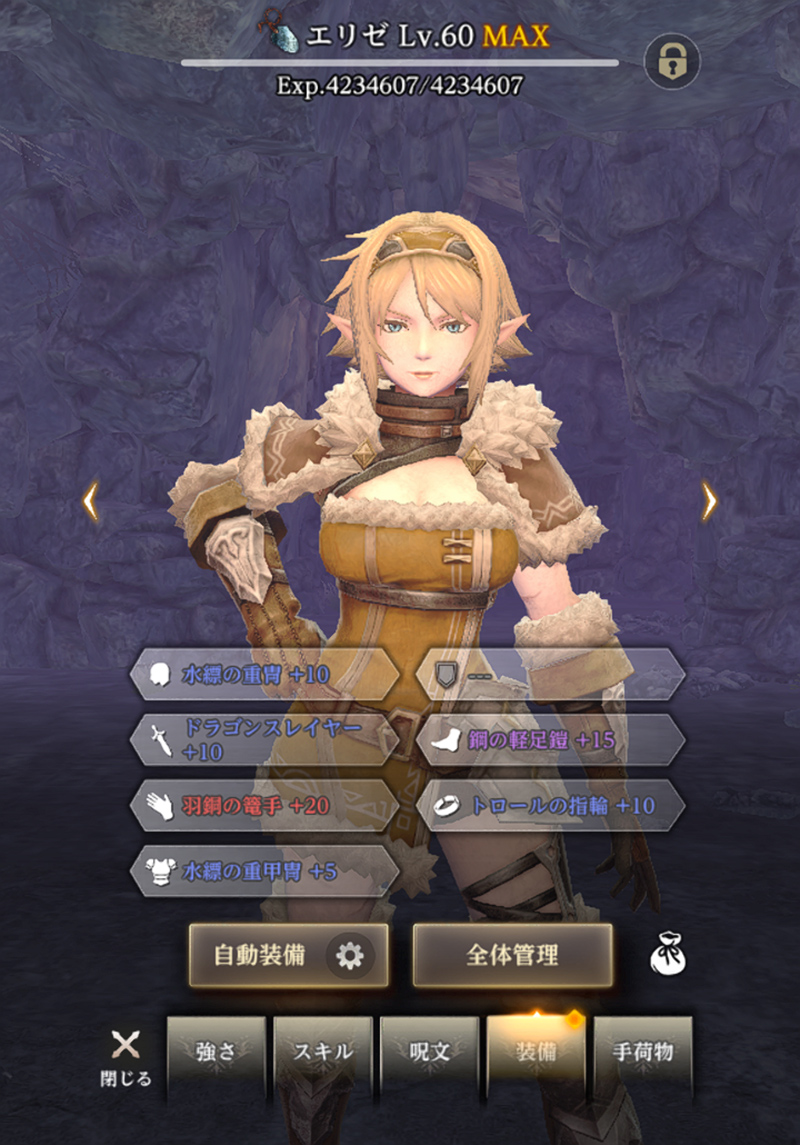Open 全体管理 overall management

tap(512, 955)
